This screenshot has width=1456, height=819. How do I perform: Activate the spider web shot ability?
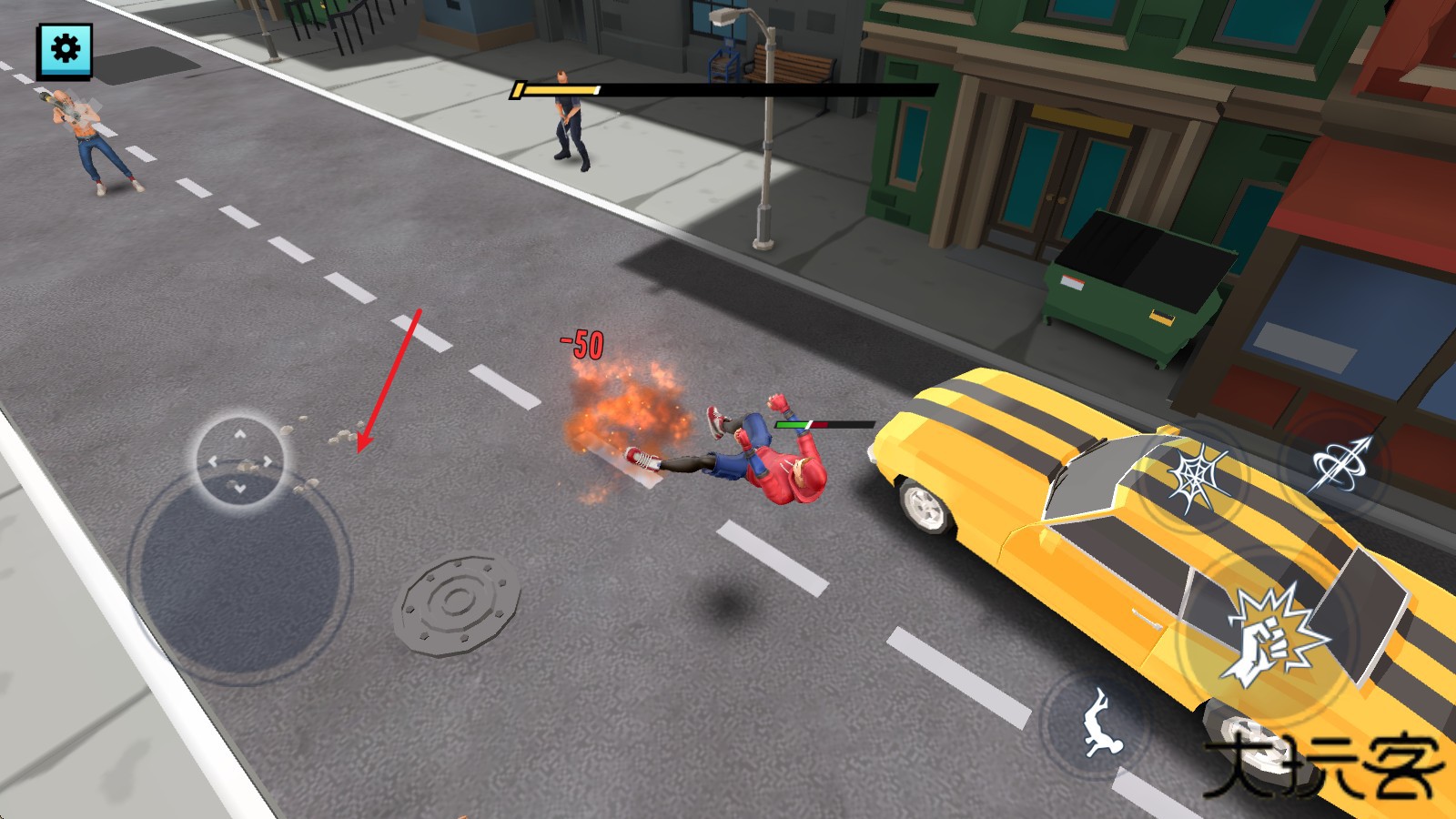[x=1197, y=479]
